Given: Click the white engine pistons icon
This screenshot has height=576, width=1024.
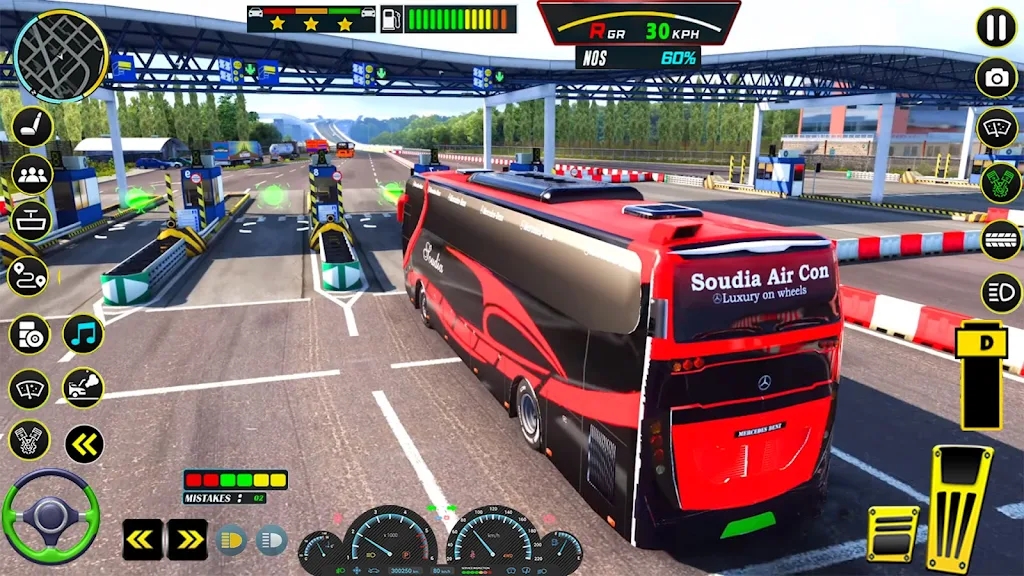Looking at the screenshot, I should click(29, 440).
